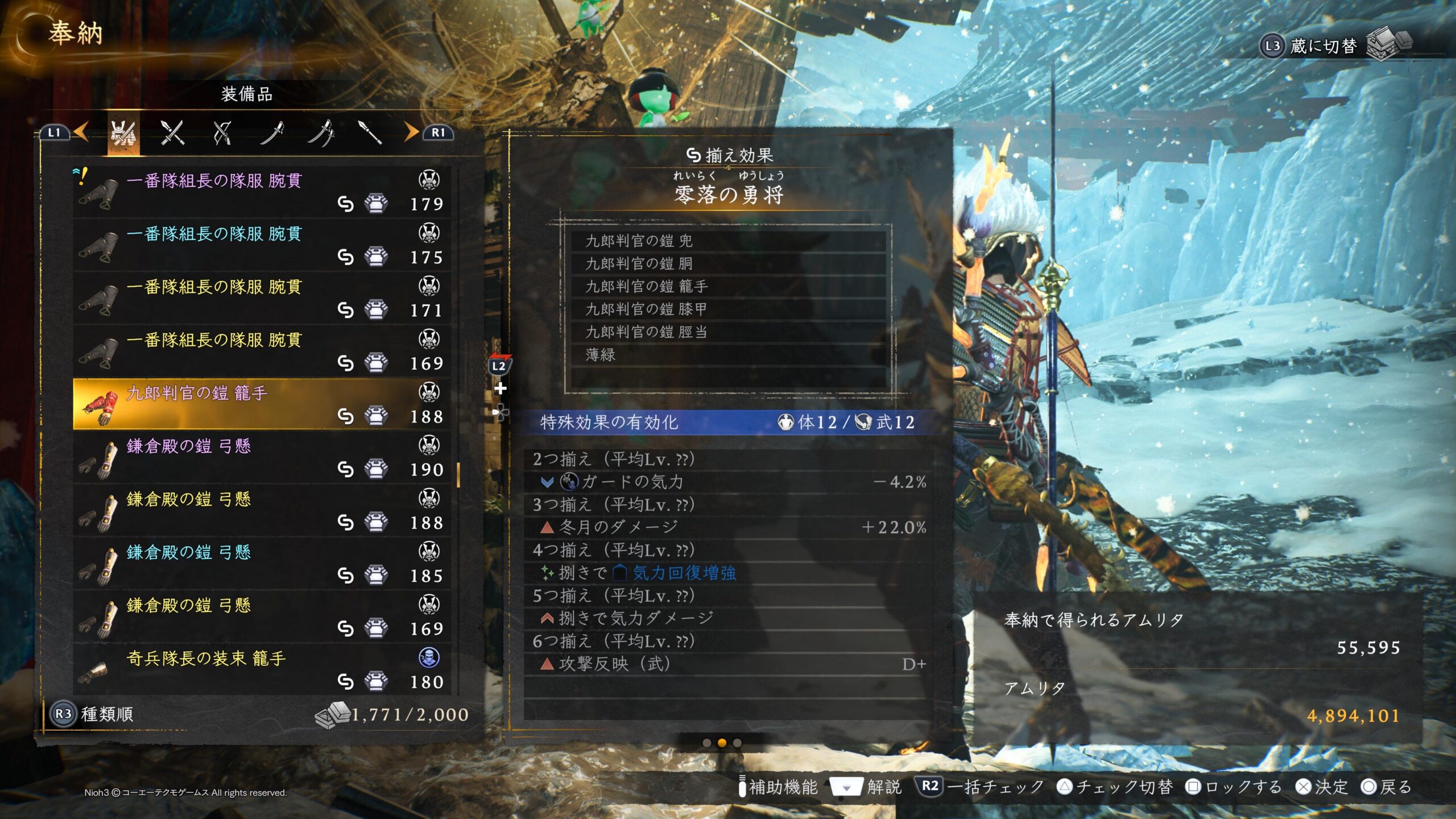Select 一番隊組長の隊服 腕貫 level 179 row
This screenshot has width=1456, height=819.
pos(262,193)
